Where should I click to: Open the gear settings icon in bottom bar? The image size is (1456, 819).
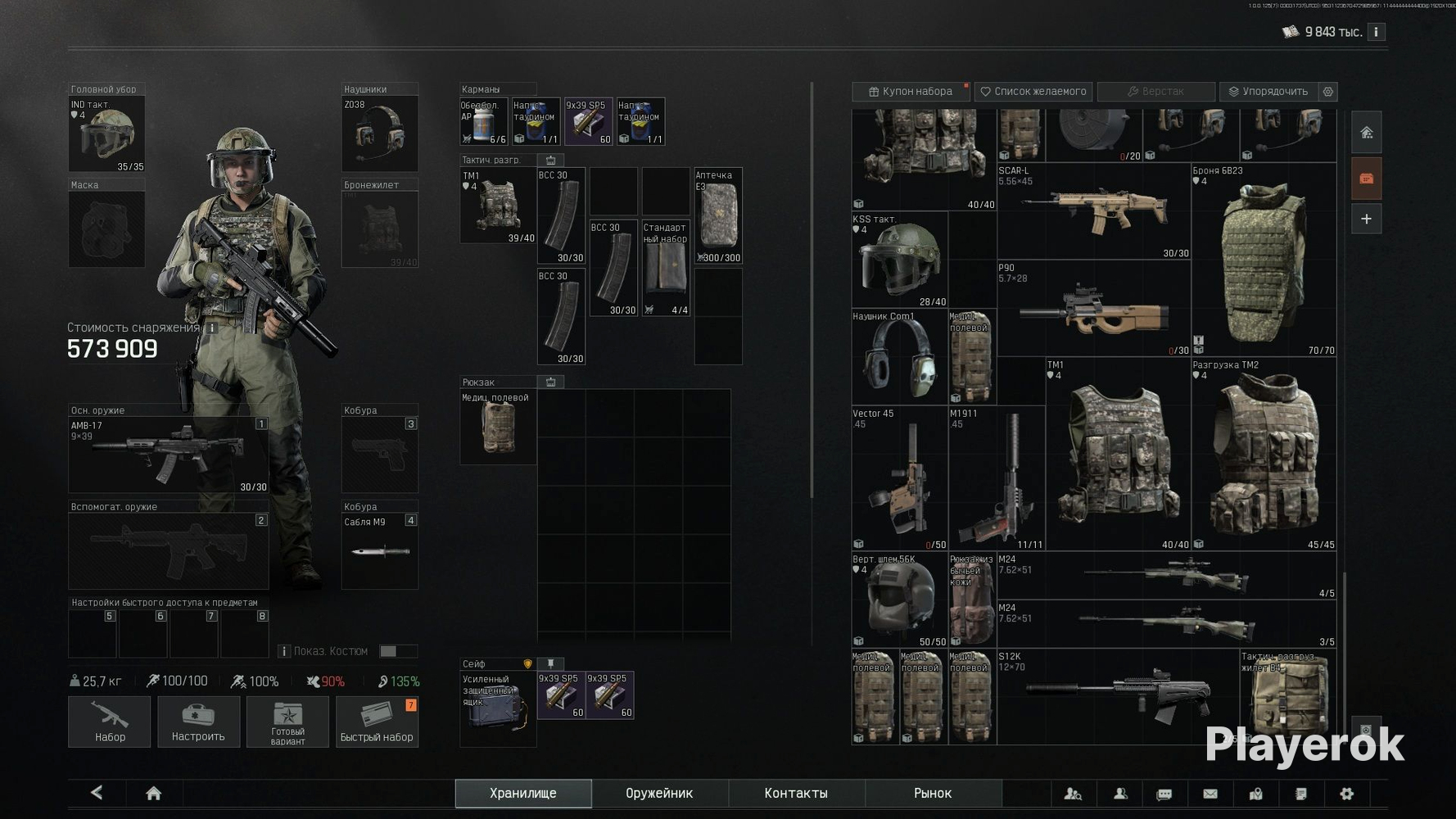(1346, 793)
